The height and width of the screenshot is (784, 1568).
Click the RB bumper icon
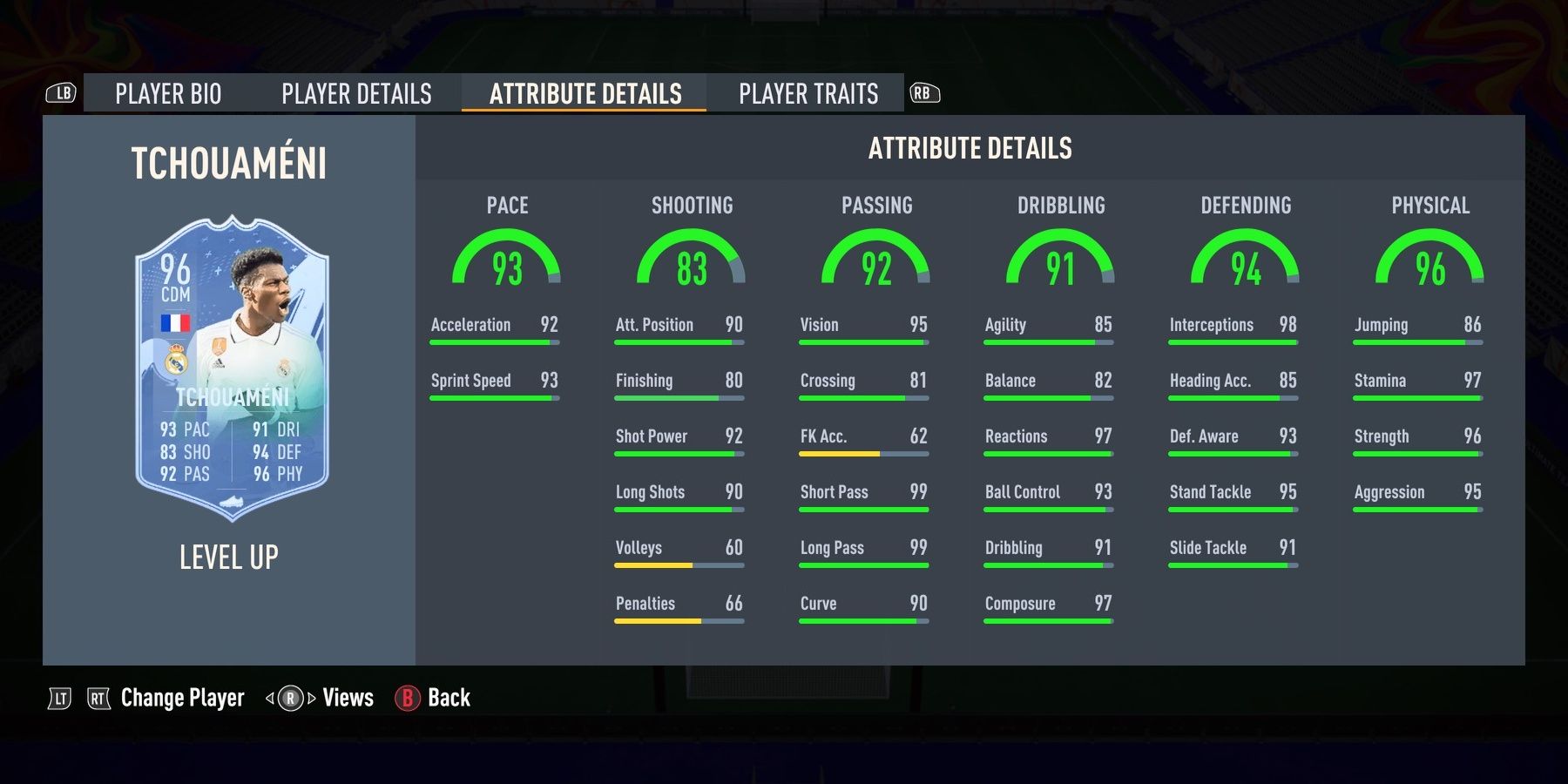[x=925, y=92]
